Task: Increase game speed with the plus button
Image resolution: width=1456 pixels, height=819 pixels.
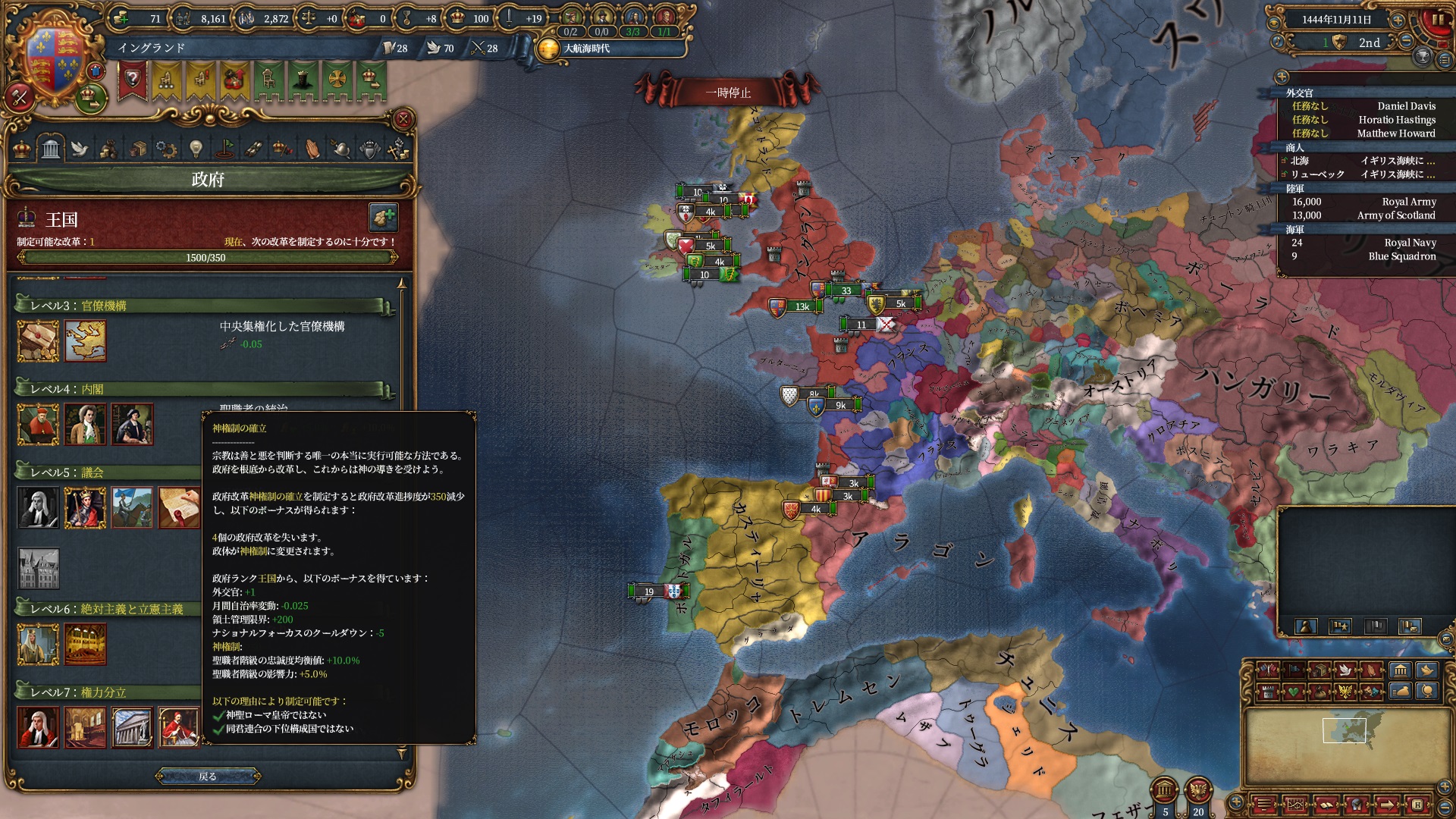Action: tap(1398, 20)
